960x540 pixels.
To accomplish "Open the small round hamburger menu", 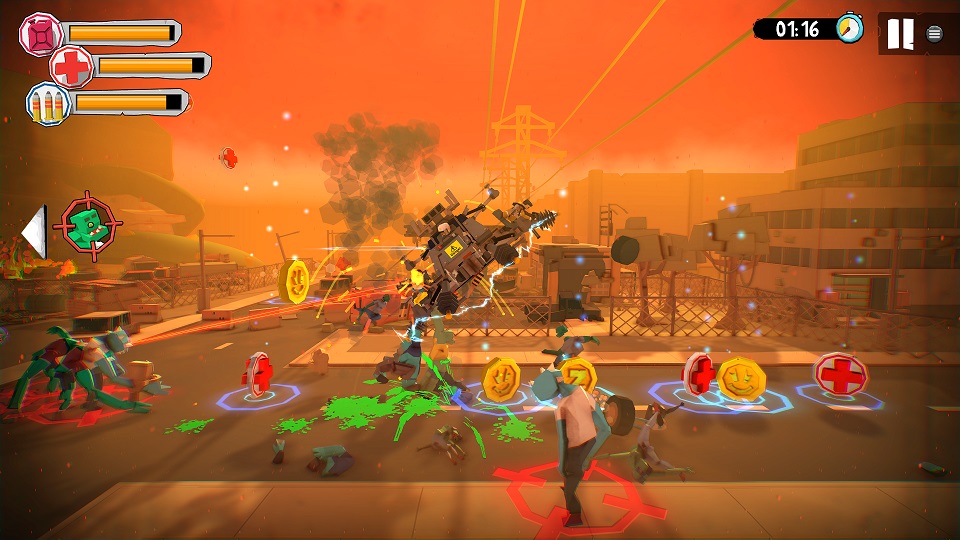I will pyautogui.click(x=934, y=34).
